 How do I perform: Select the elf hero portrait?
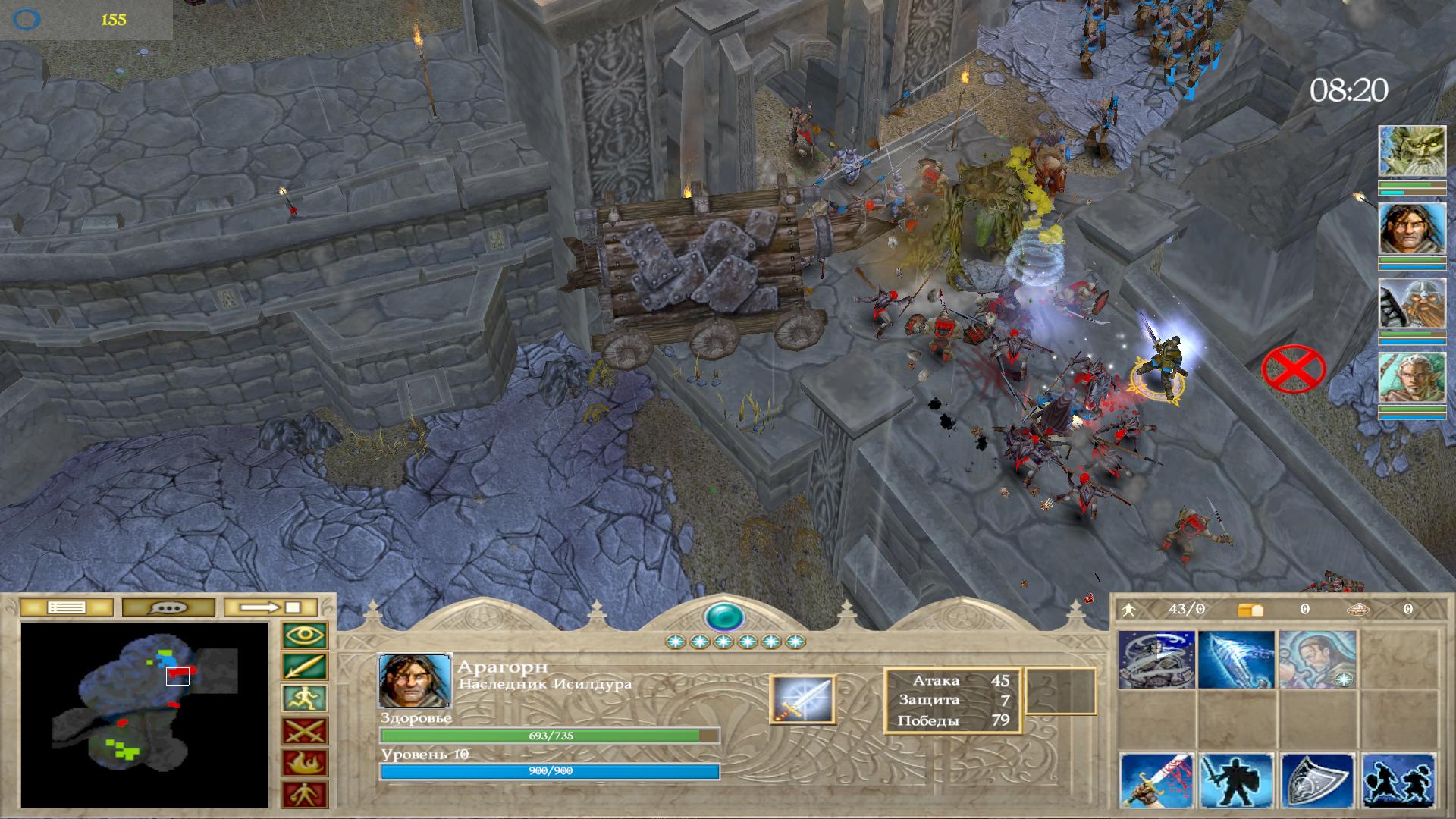1411,378
